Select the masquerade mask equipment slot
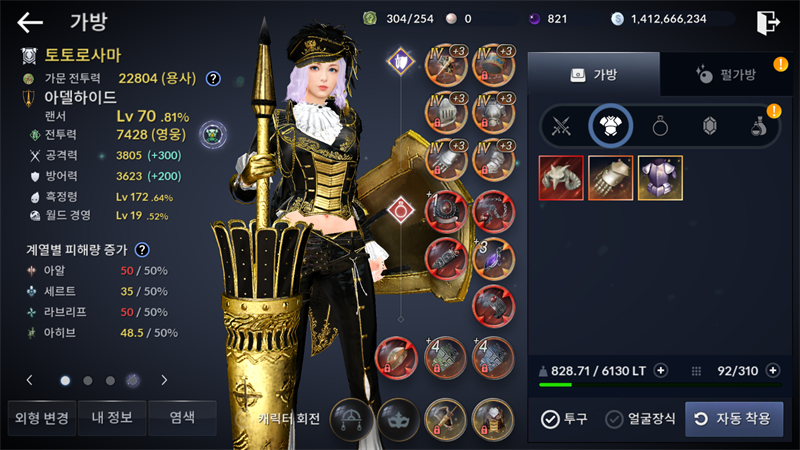 point(398,417)
